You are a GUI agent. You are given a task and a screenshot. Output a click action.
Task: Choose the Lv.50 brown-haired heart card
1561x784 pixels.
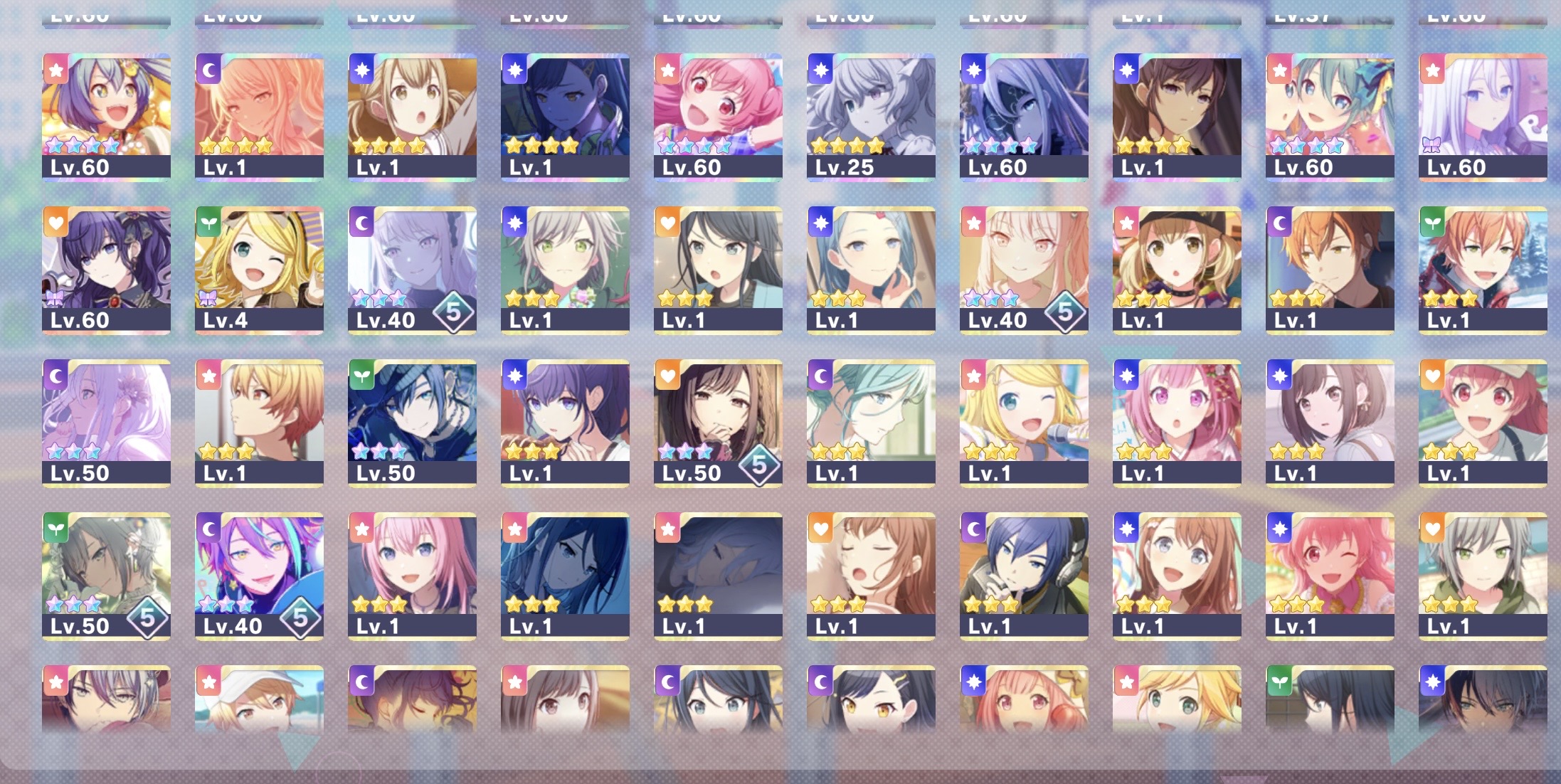point(718,423)
